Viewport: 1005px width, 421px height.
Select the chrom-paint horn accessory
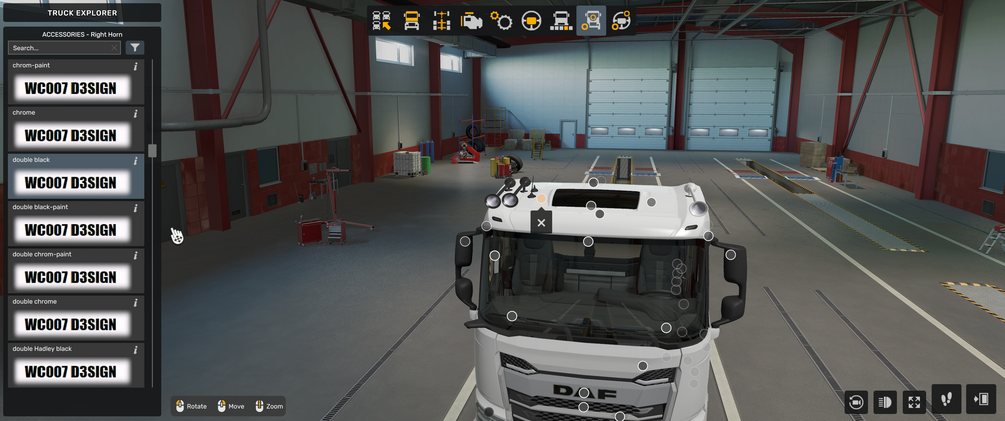(x=70, y=88)
